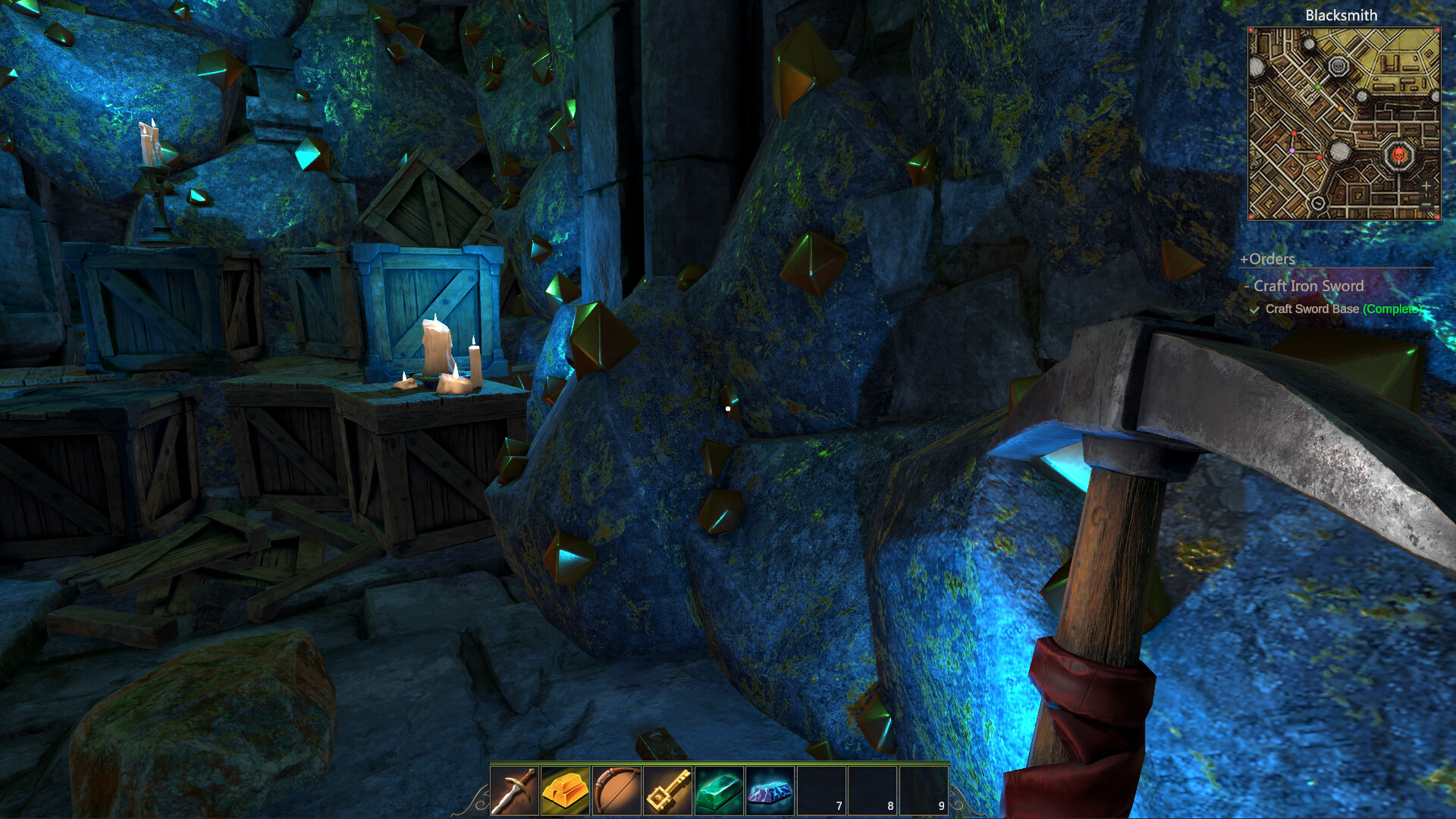Select the gold bars item in the hotbar
This screenshot has width=1456, height=819.
coord(565,793)
